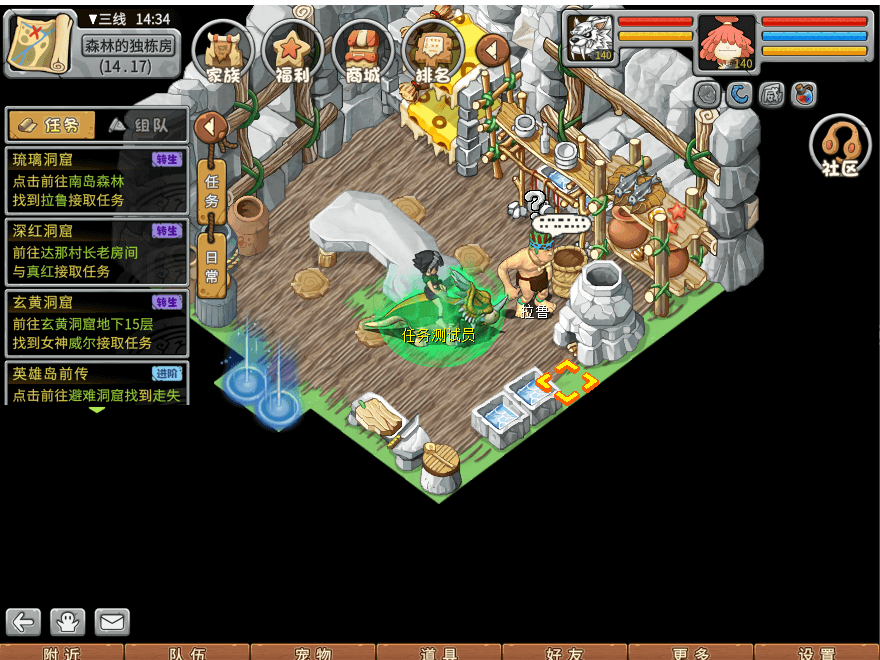Open the world map scroll icon

click(x=40, y=42)
